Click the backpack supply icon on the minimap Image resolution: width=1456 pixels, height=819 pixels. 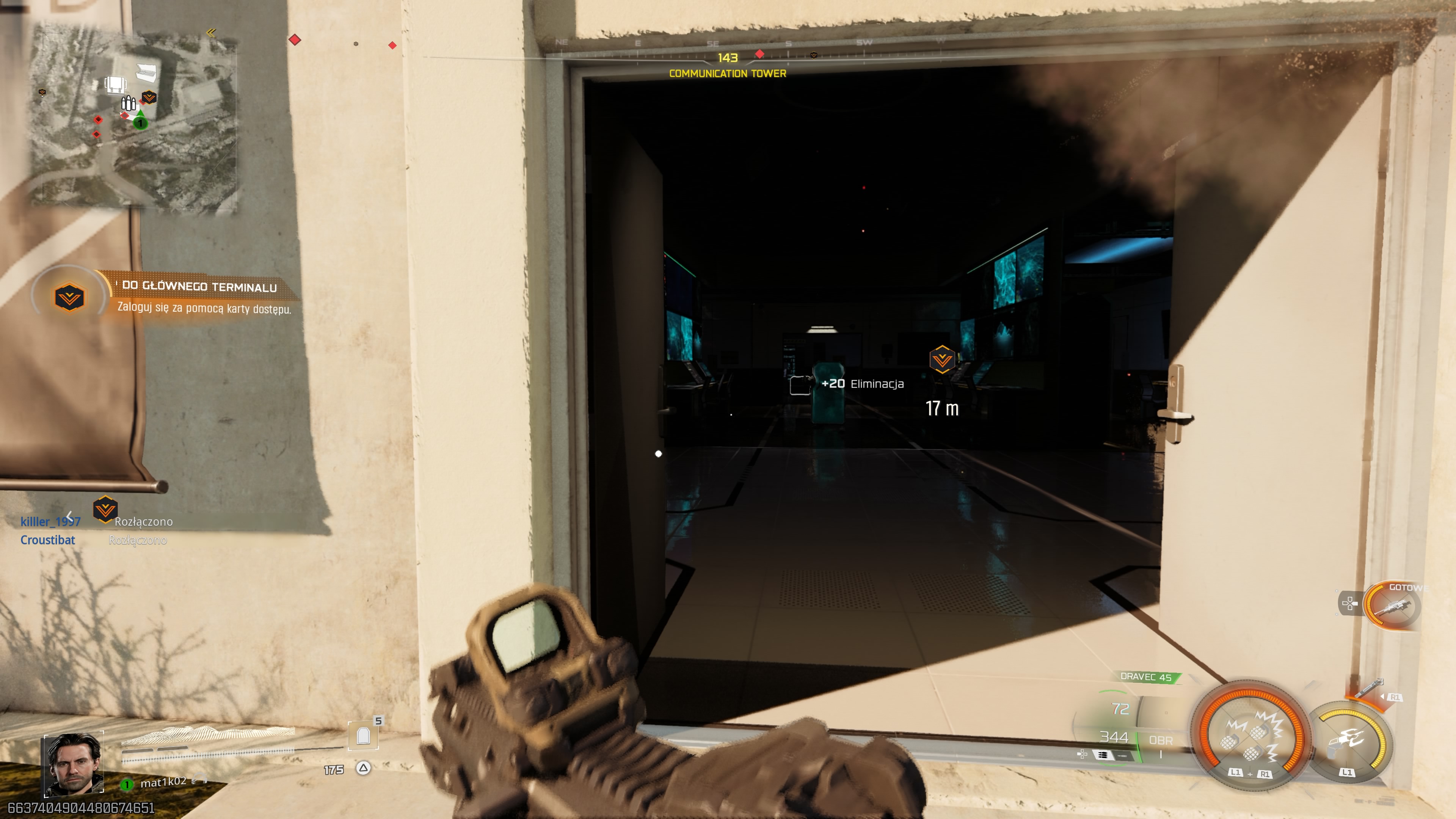tap(115, 85)
